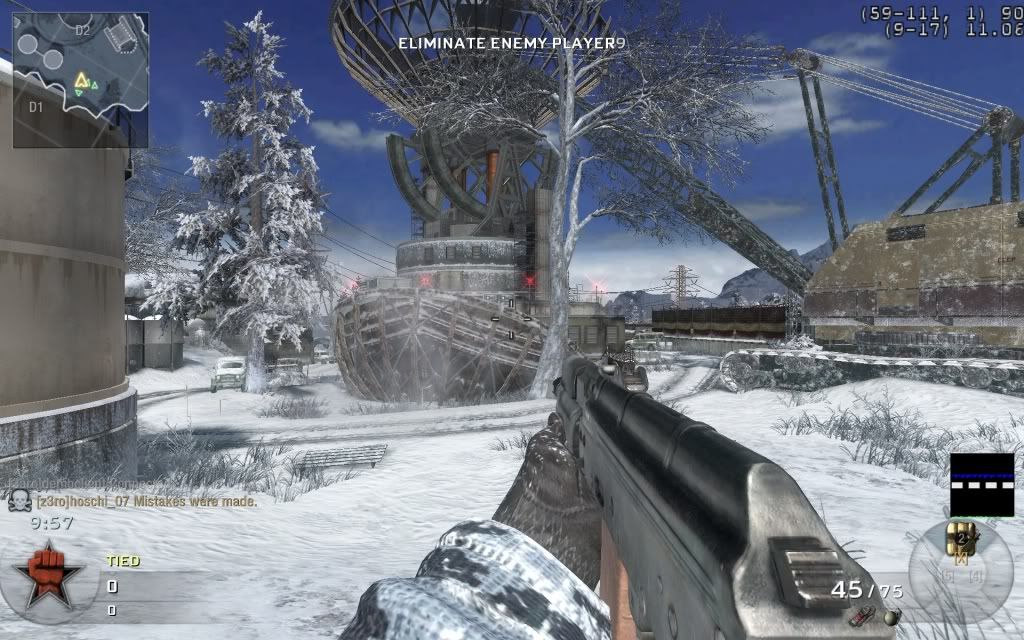Select the yellow player arrow on the minimap
The height and width of the screenshot is (640, 1024).
point(81,79)
